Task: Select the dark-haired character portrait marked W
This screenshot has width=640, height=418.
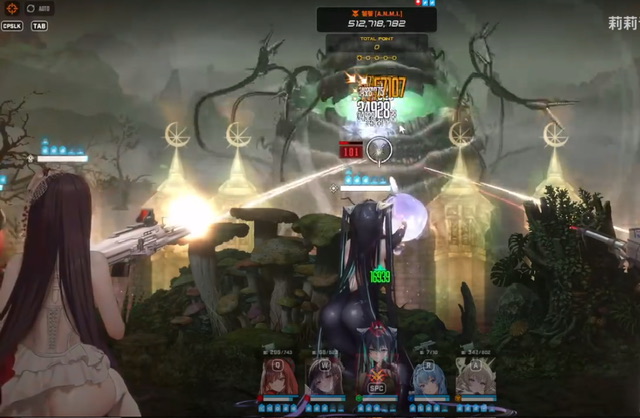Action: click(x=324, y=376)
